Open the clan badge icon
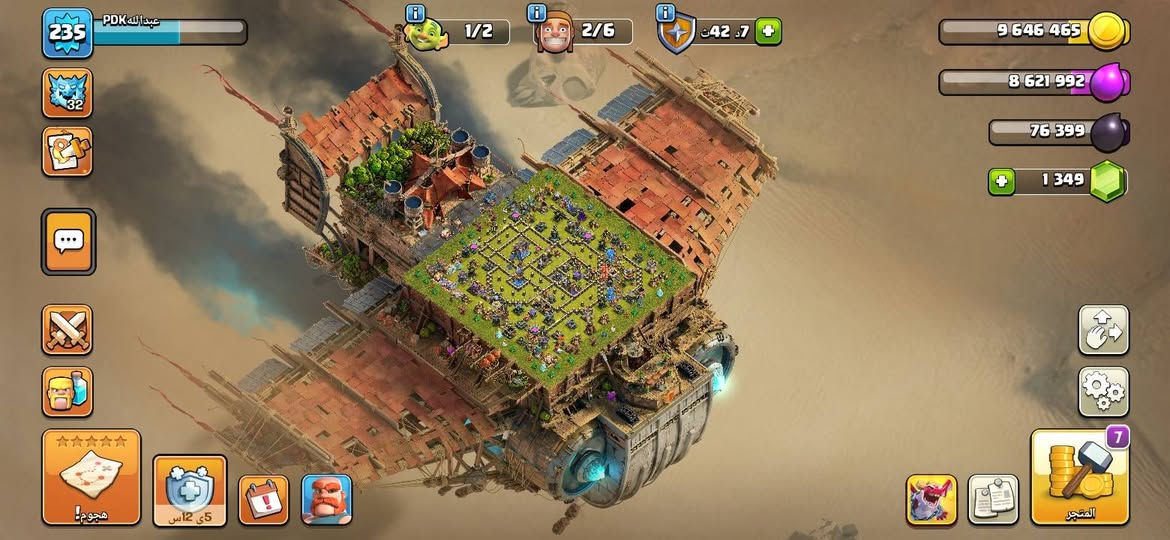Viewport: 1170px width, 540px height. click(x=67, y=93)
